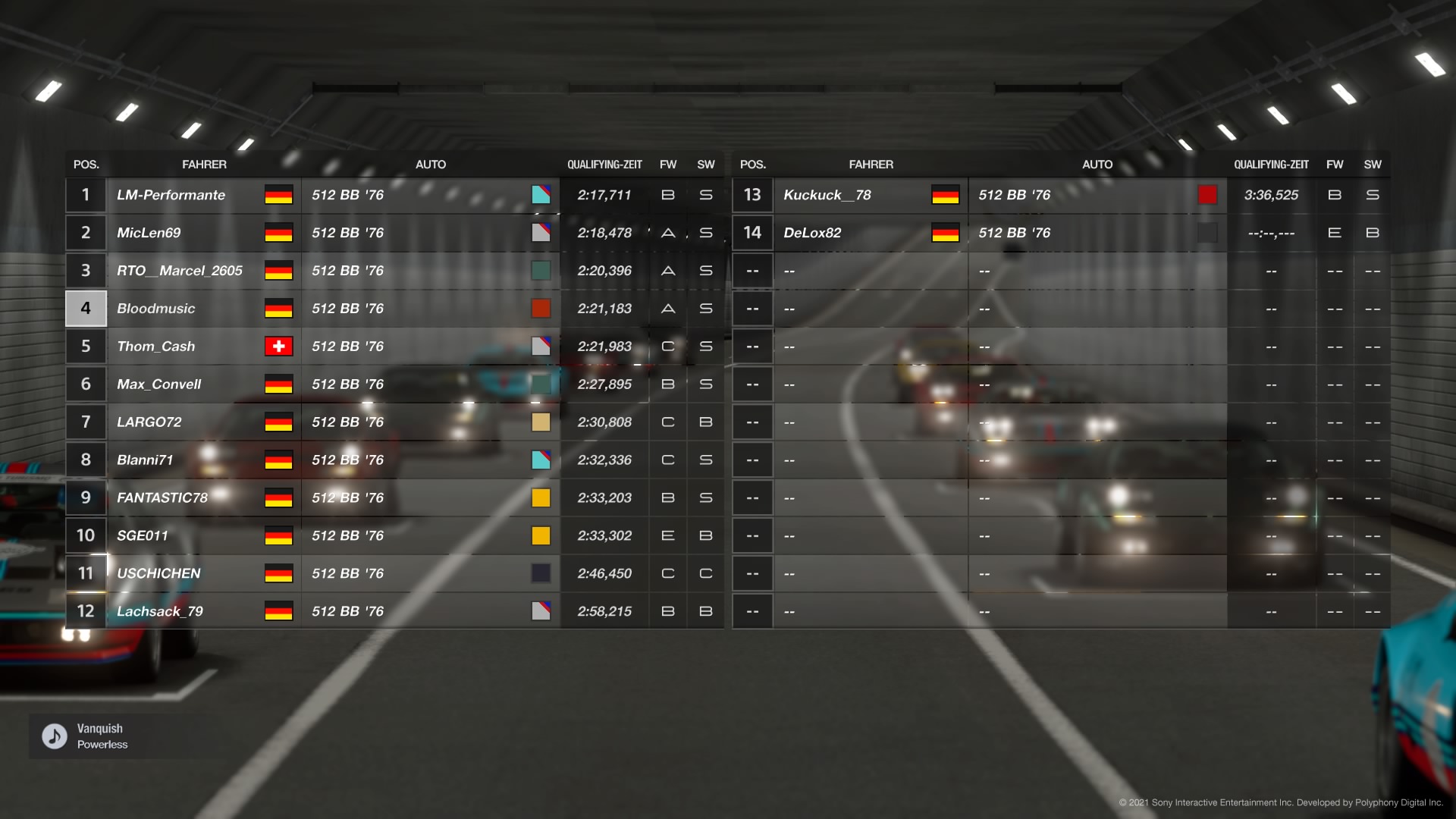Open the AUTO column header
The width and height of the screenshot is (1456, 819).
(431, 164)
